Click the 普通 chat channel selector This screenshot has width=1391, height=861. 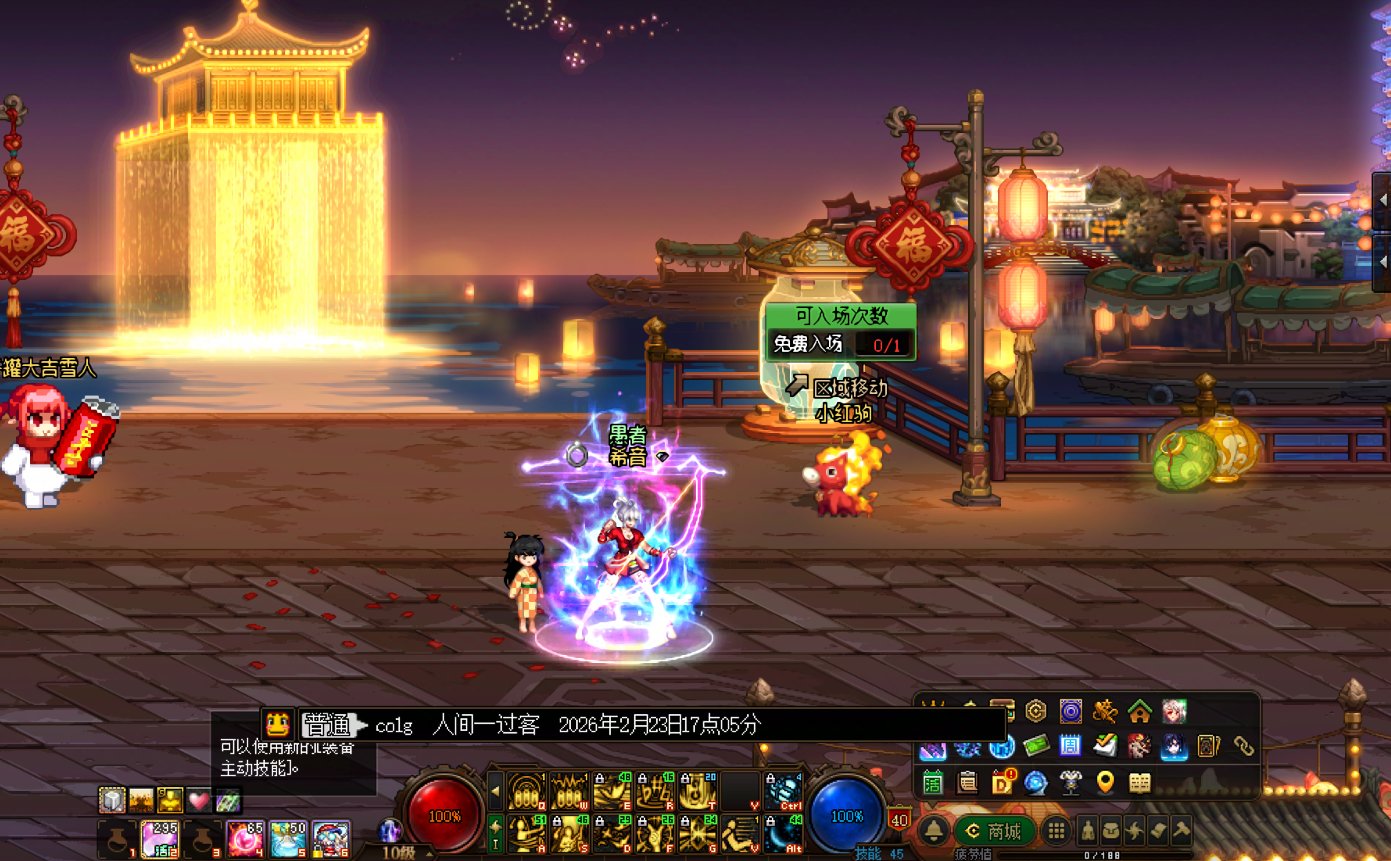(x=327, y=725)
